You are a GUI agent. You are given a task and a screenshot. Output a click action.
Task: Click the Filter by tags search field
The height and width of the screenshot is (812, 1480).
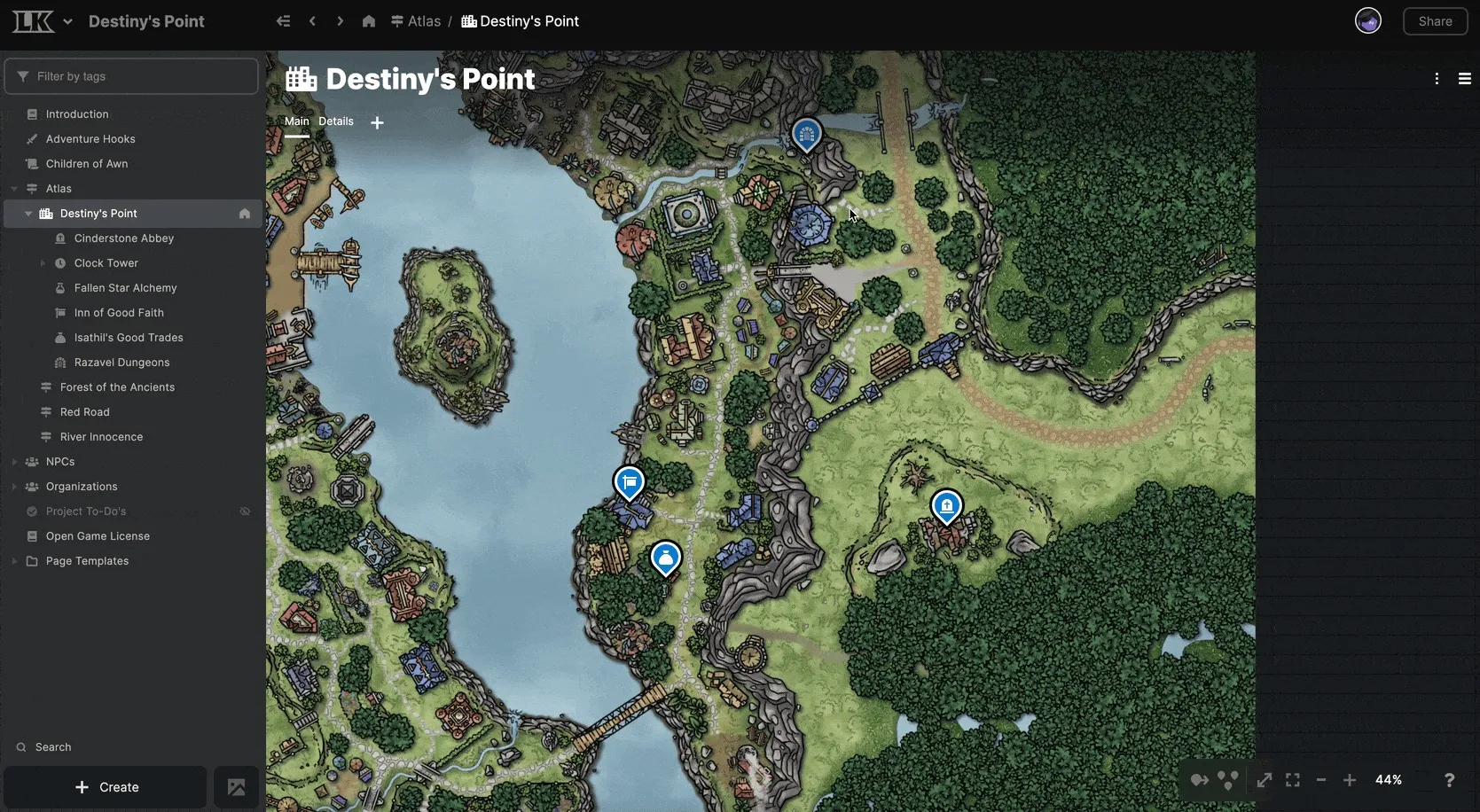pyautogui.click(x=131, y=76)
